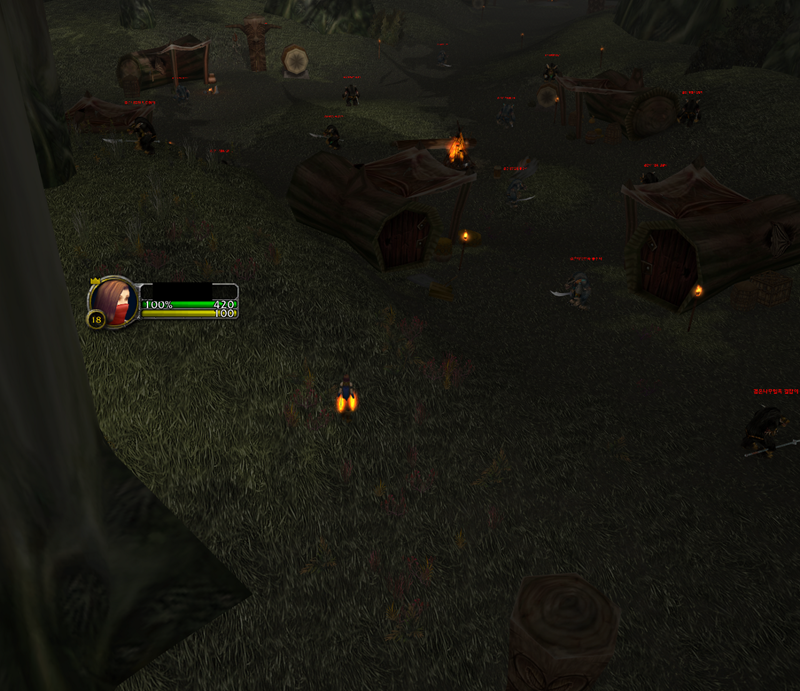Select the red-haired player portrait
This screenshot has height=691, width=800.
coord(114,300)
